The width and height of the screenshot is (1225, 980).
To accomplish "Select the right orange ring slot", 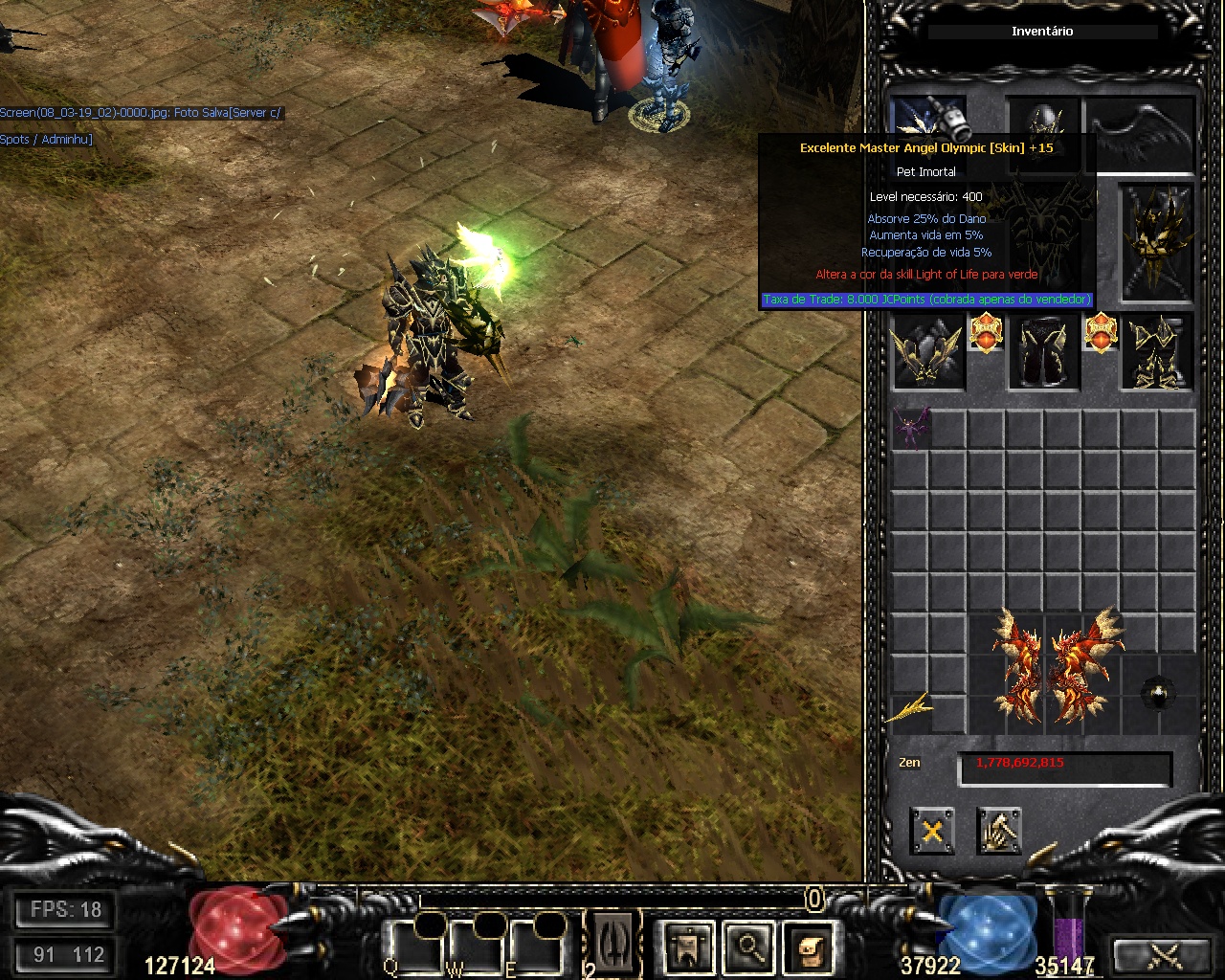I will (x=1101, y=333).
